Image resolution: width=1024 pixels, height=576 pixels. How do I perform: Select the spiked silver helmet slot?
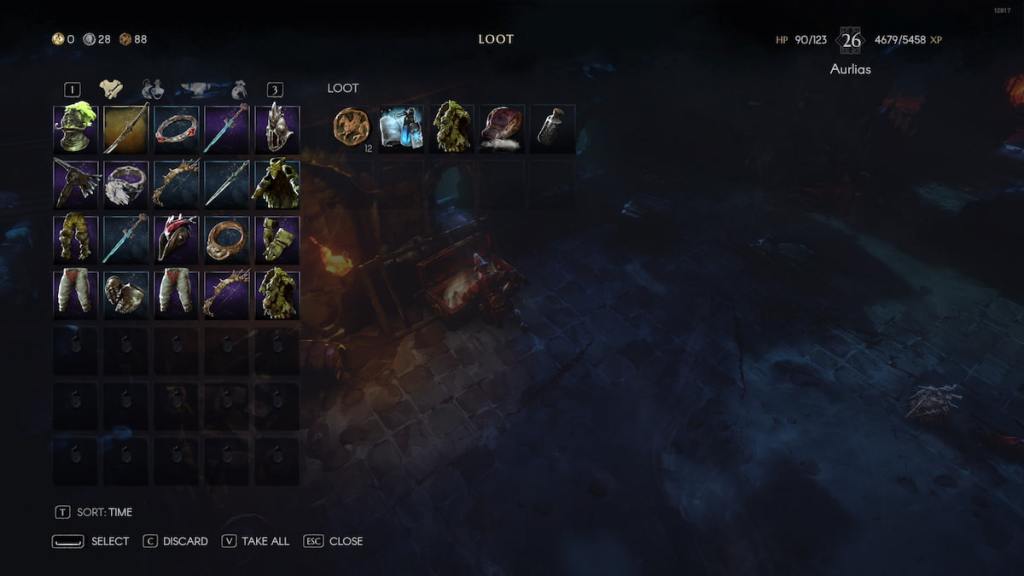click(x=277, y=129)
